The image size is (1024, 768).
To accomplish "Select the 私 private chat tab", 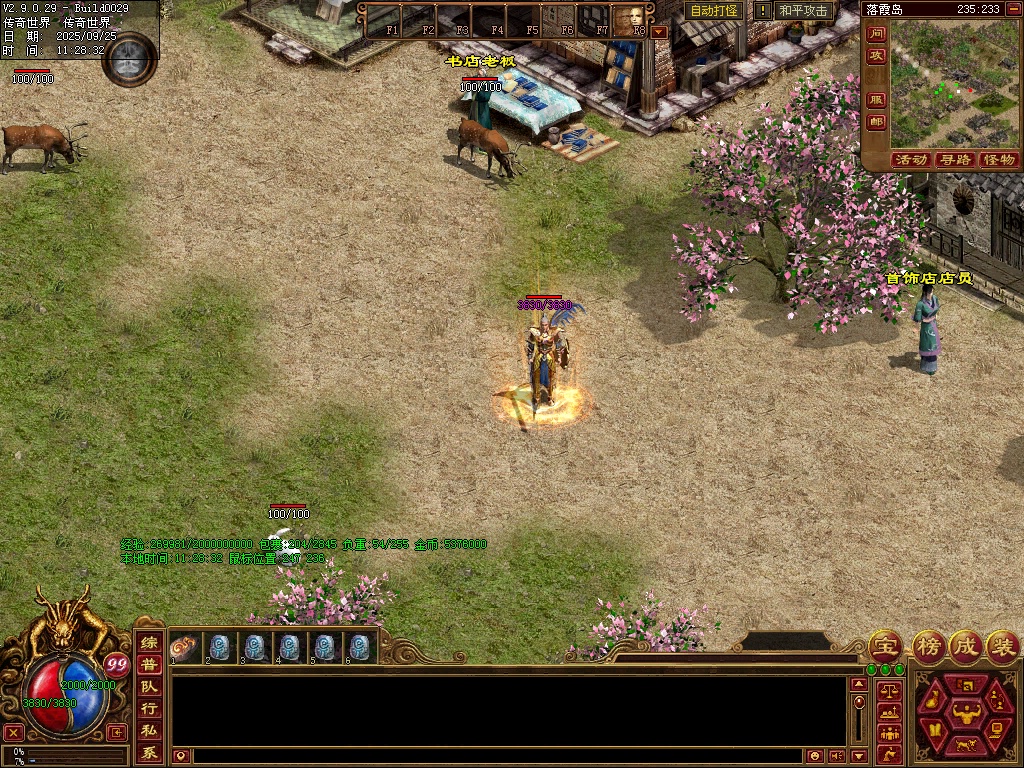I will [148, 730].
